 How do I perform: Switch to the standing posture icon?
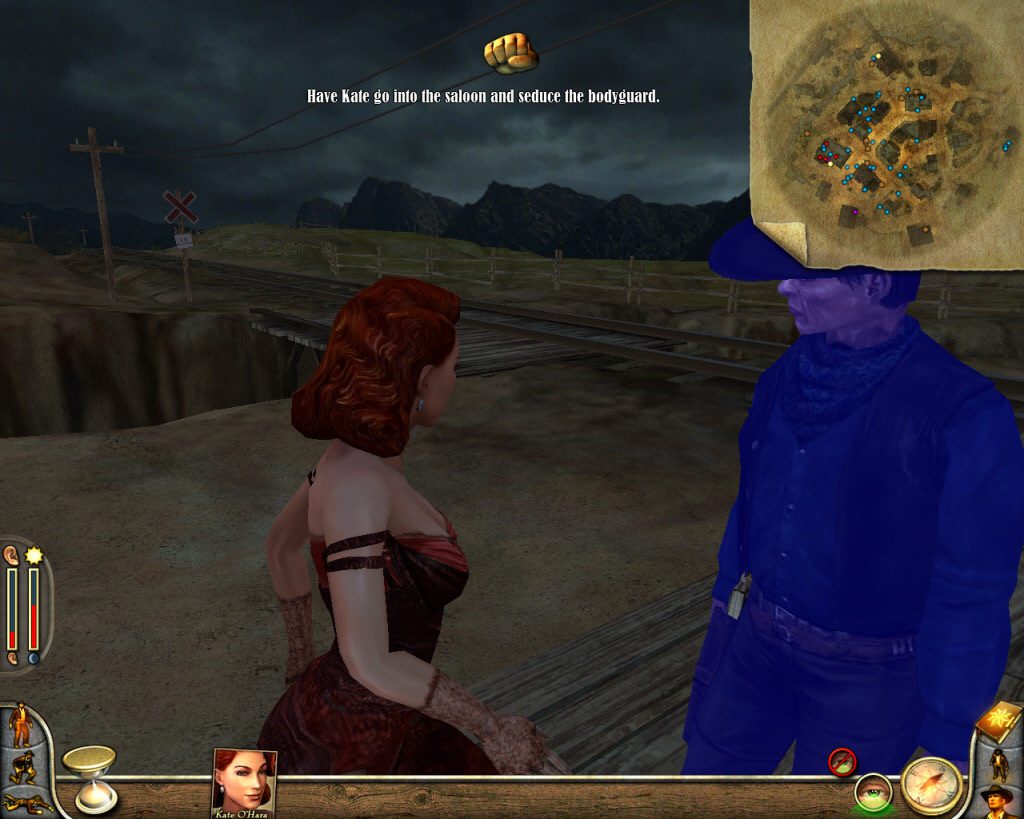click(20, 725)
